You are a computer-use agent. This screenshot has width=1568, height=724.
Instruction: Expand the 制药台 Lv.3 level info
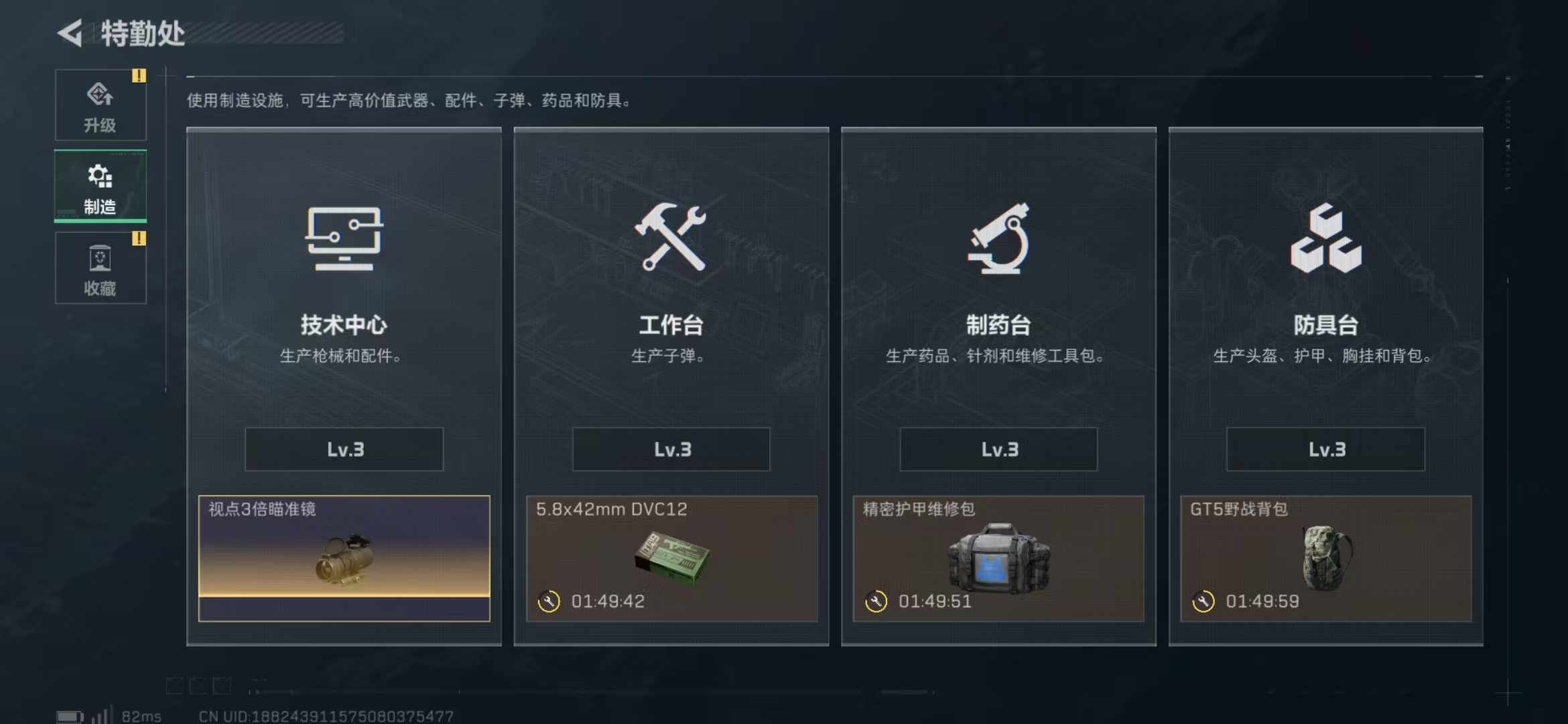click(998, 449)
